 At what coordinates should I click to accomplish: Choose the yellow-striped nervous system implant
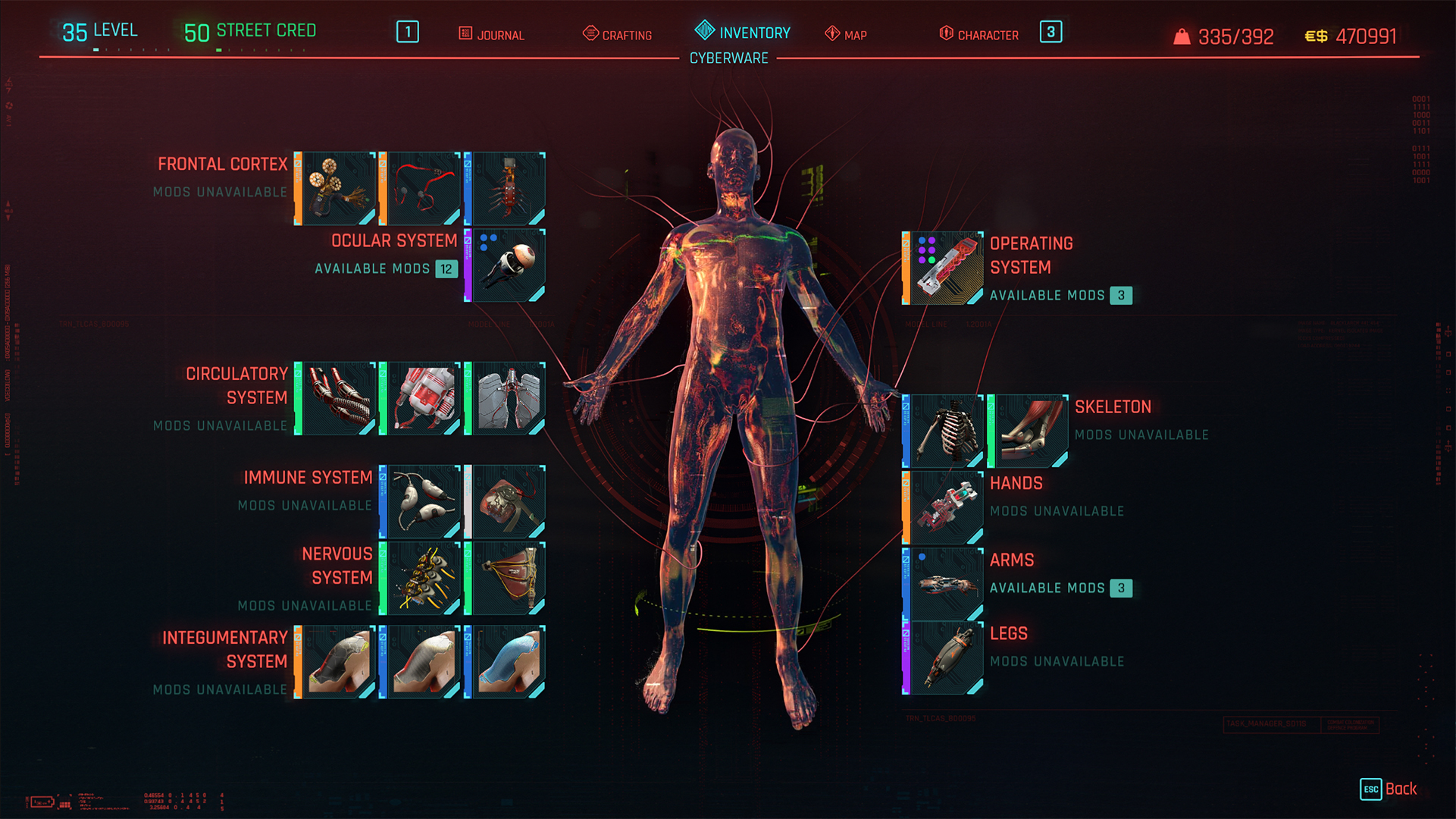(421, 578)
